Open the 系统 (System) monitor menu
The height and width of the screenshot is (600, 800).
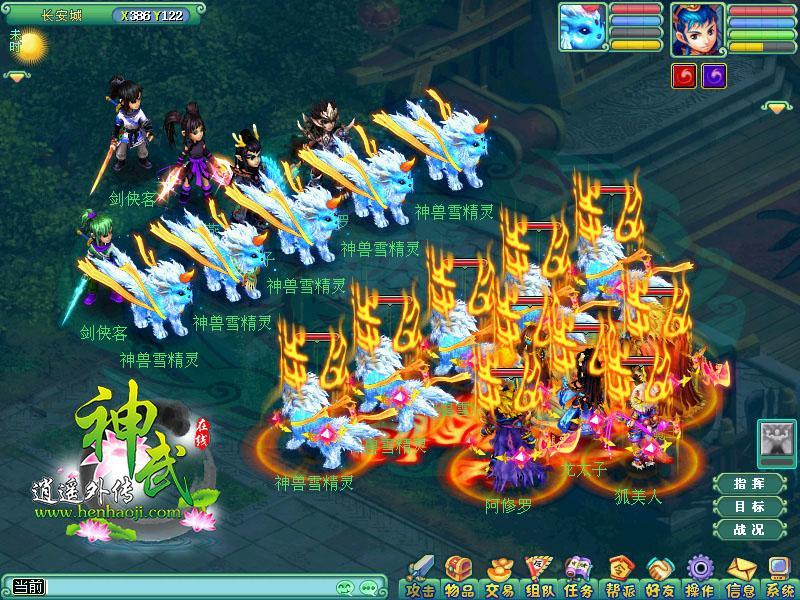point(778,581)
